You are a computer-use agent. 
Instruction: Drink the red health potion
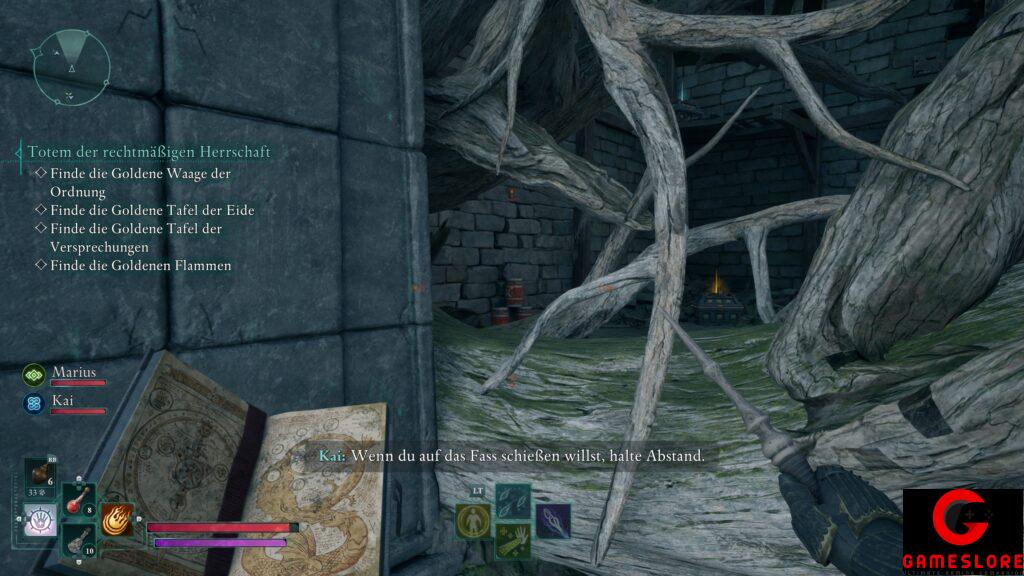point(79,501)
